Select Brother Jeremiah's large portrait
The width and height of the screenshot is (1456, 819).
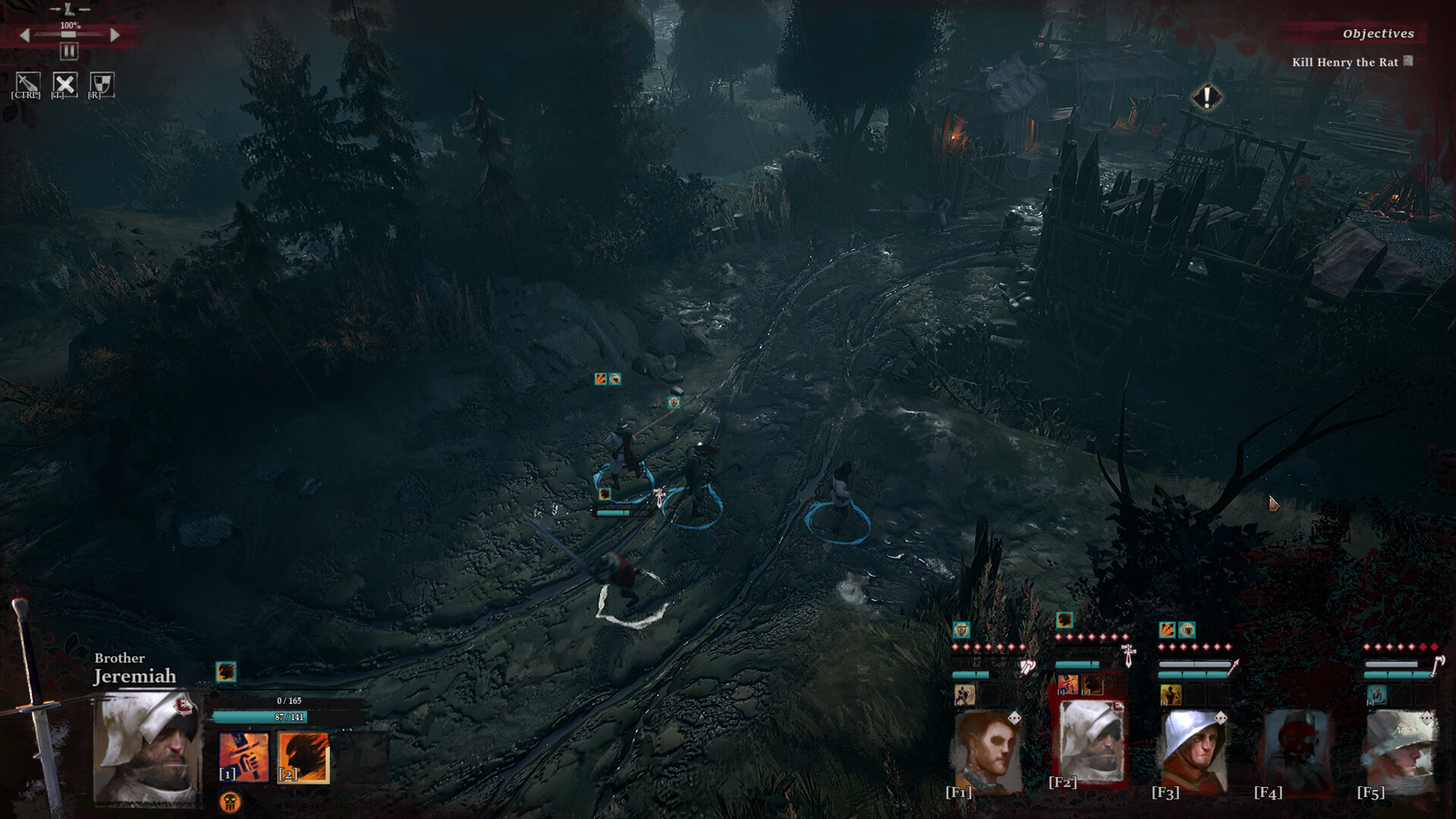tap(148, 747)
